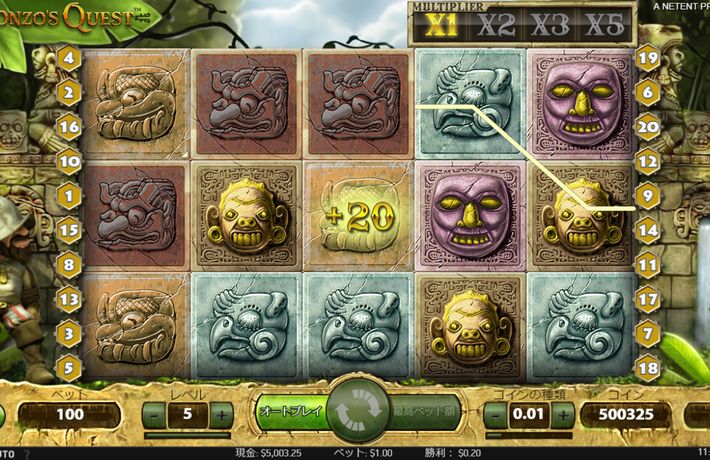Start autoplay with the オートプレイ button
The image size is (710, 460).
click(x=290, y=411)
